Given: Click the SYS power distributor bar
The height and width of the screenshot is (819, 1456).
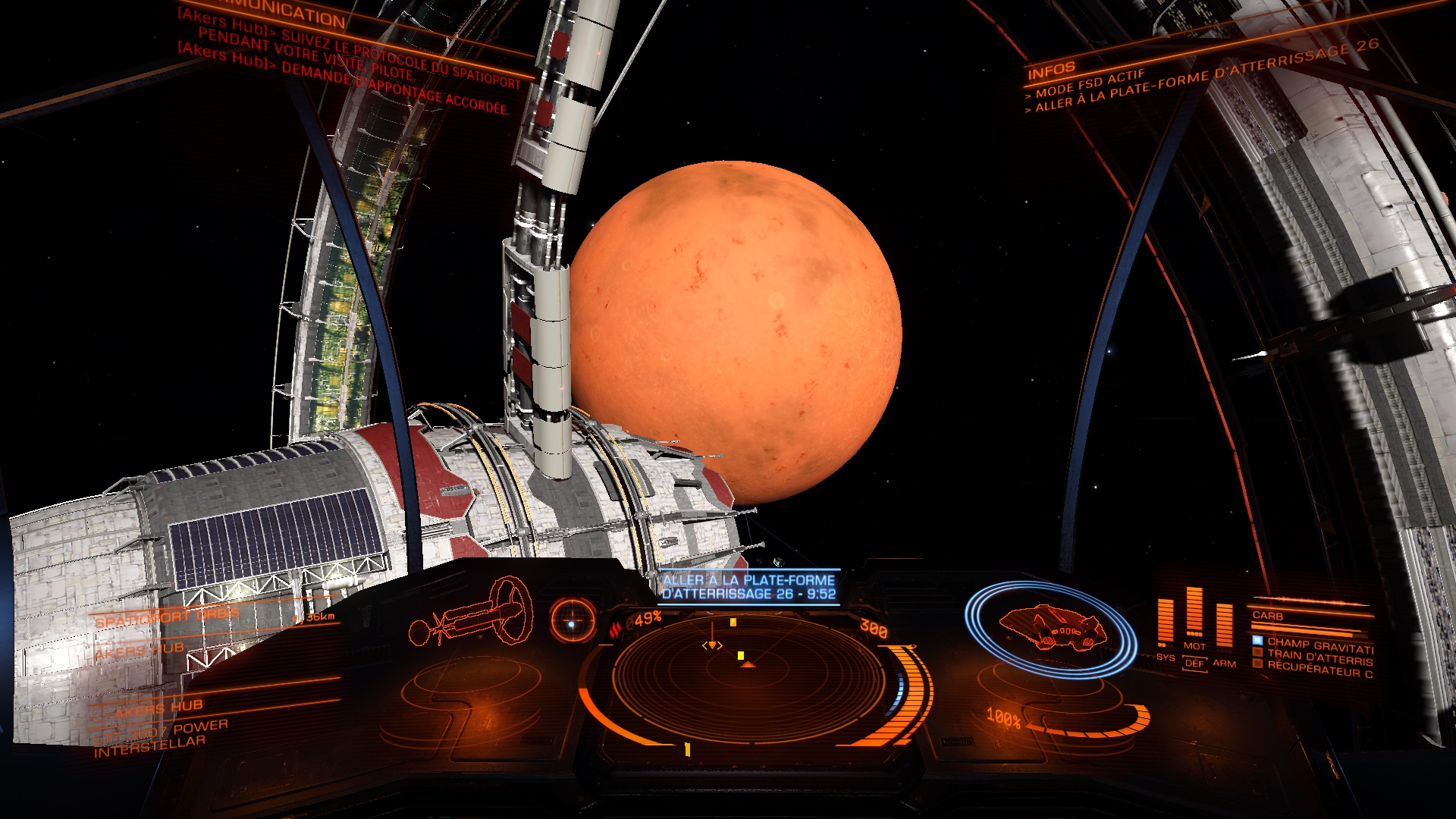Looking at the screenshot, I should [1165, 622].
